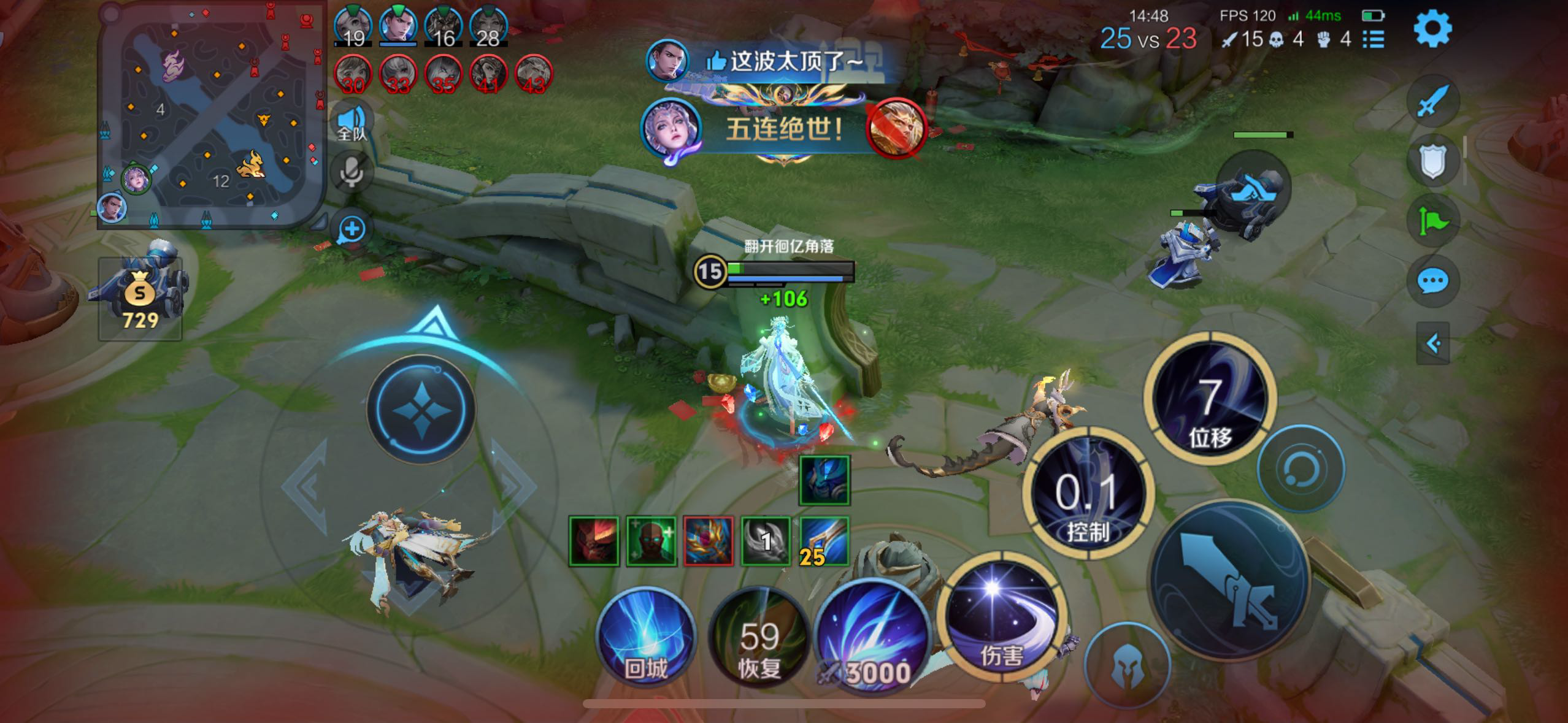Image resolution: width=1568 pixels, height=723 pixels.
Task: Collapse the signal panel with arrow button
Action: click(1432, 343)
